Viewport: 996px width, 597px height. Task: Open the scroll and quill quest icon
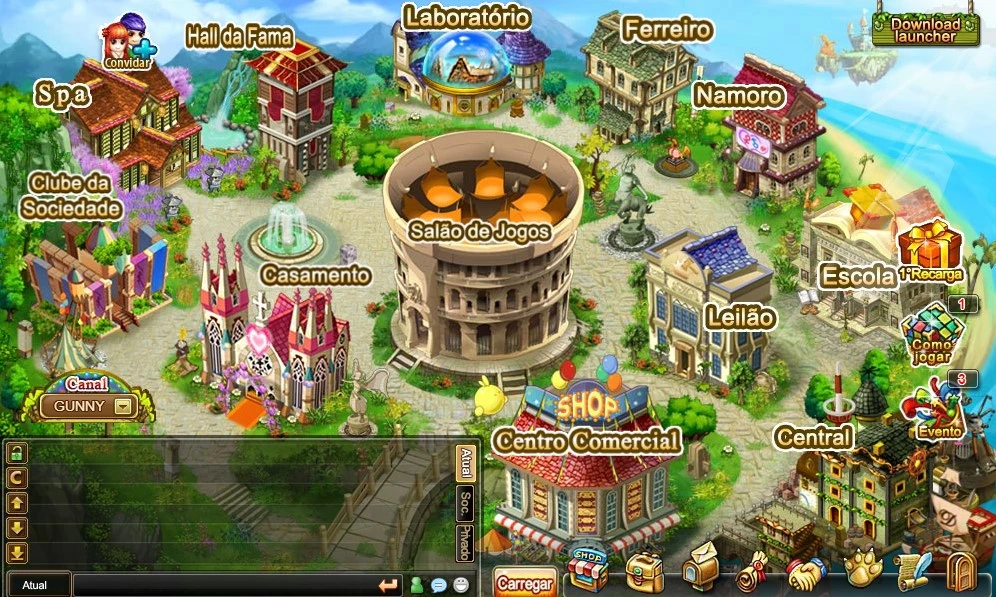[911, 572]
